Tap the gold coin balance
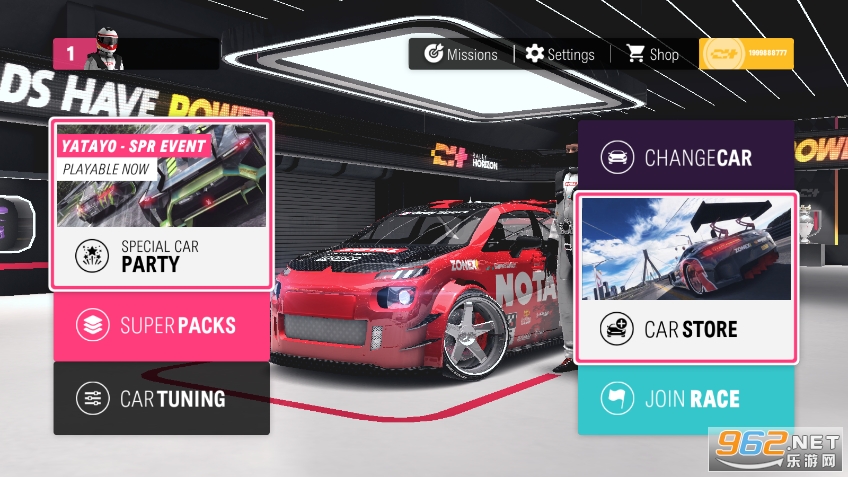The image size is (848, 477). [746, 54]
